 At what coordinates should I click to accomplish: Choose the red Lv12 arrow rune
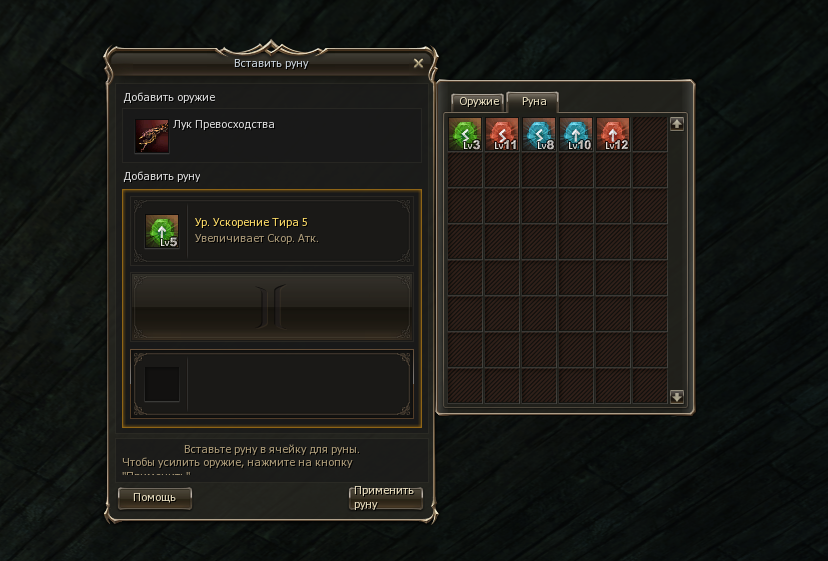pyautogui.click(x=613, y=134)
